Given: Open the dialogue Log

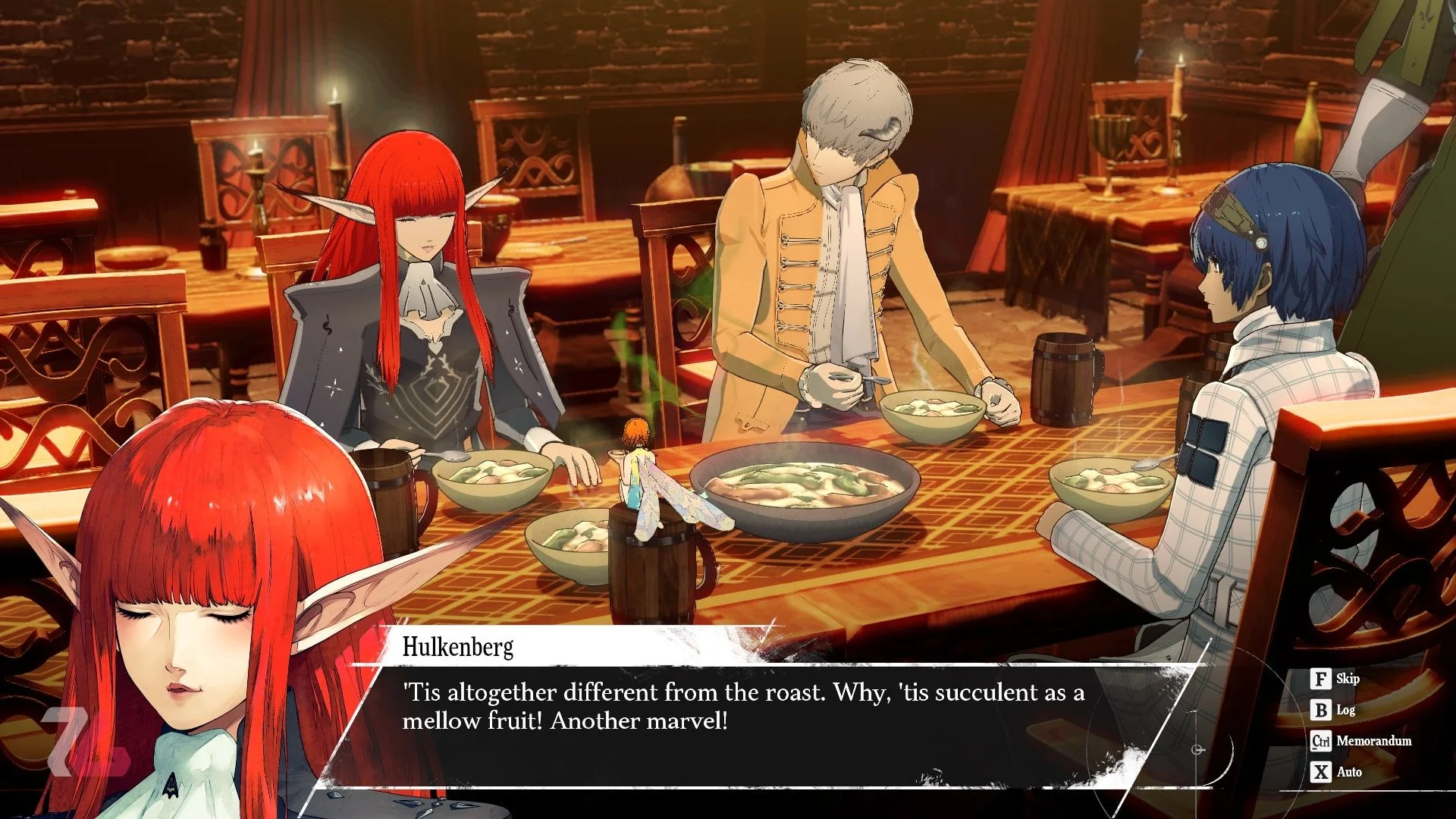Looking at the screenshot, I should pyautogui.click(x=1334, y=710).
